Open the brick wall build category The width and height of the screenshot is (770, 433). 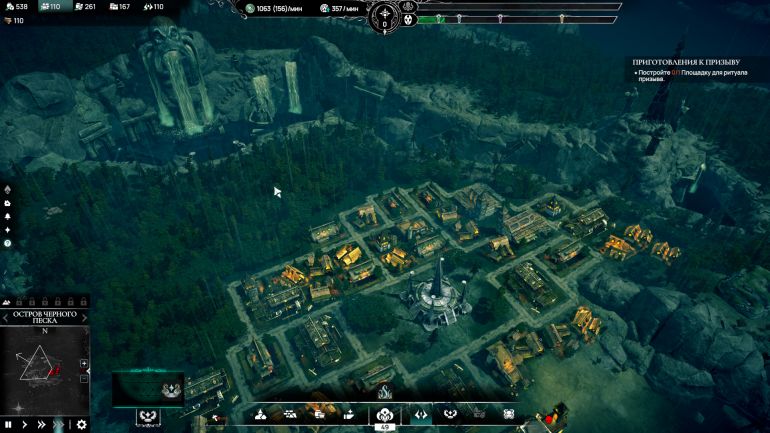pyautogui.click(x=290, y=413)
